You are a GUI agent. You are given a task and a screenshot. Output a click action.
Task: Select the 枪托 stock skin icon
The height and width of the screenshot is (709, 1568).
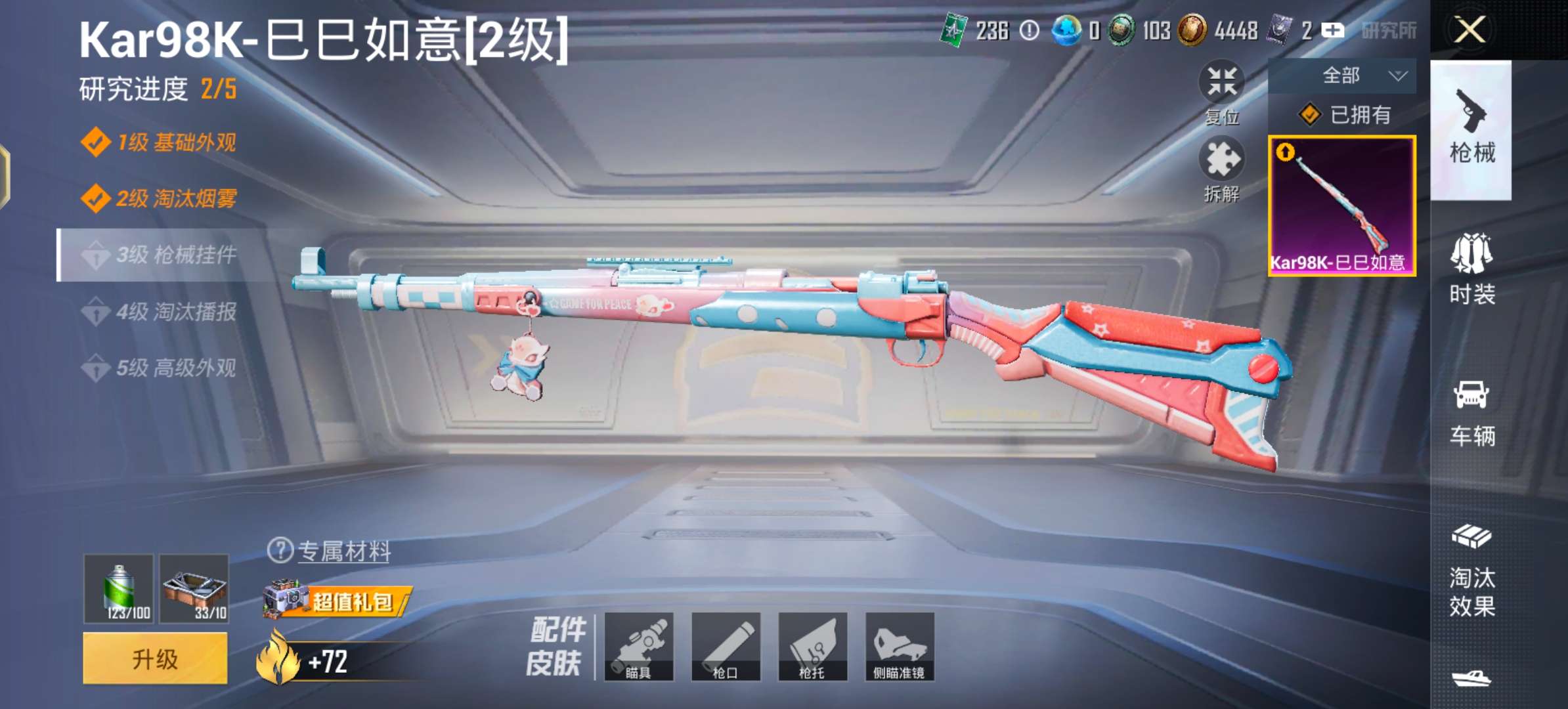point(813,647)
